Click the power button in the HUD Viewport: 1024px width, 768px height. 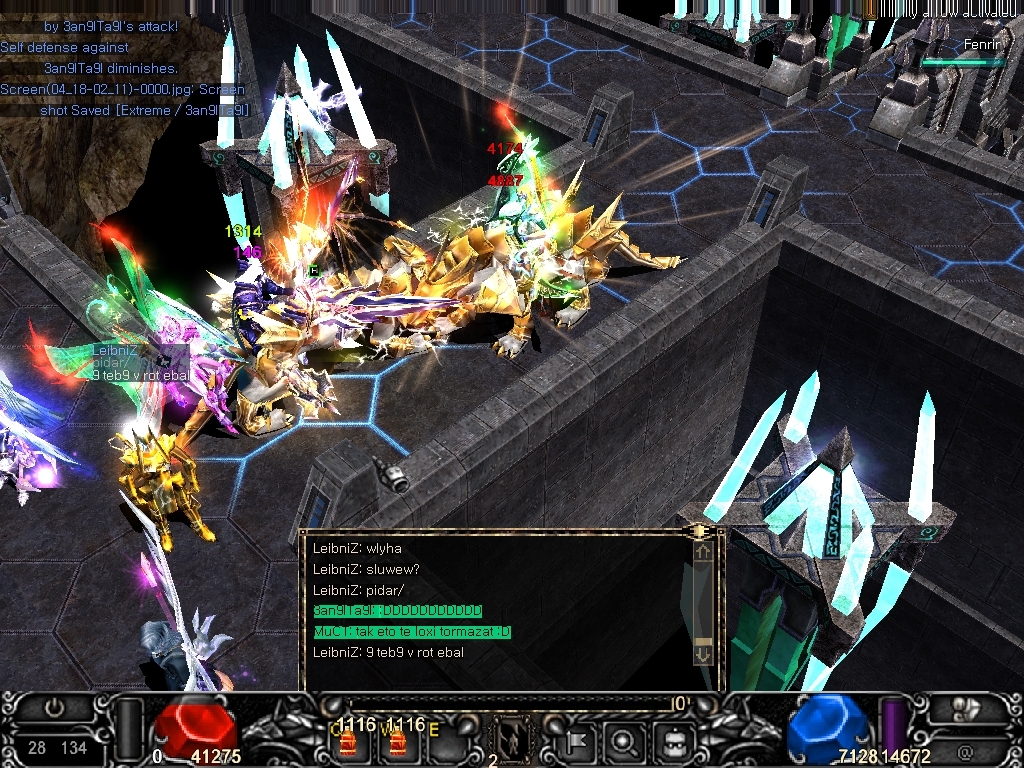click(55, 708)
